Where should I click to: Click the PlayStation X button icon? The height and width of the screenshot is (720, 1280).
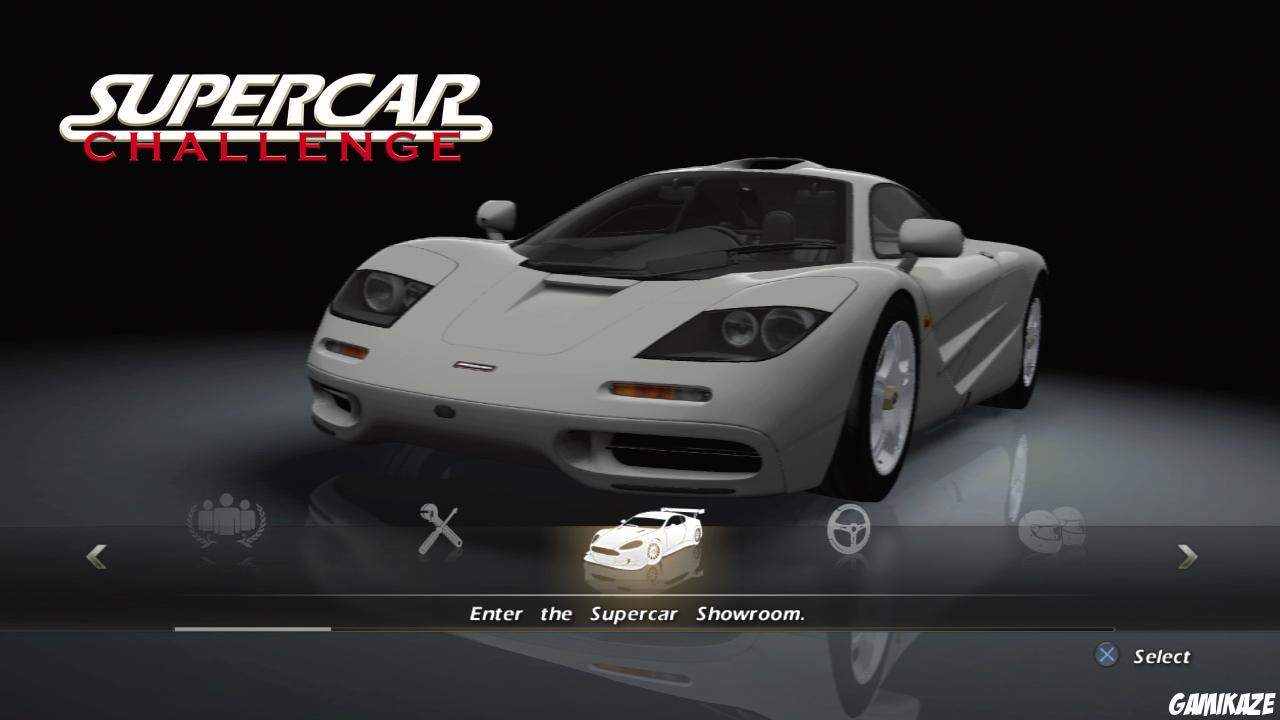pos(1106,656)
